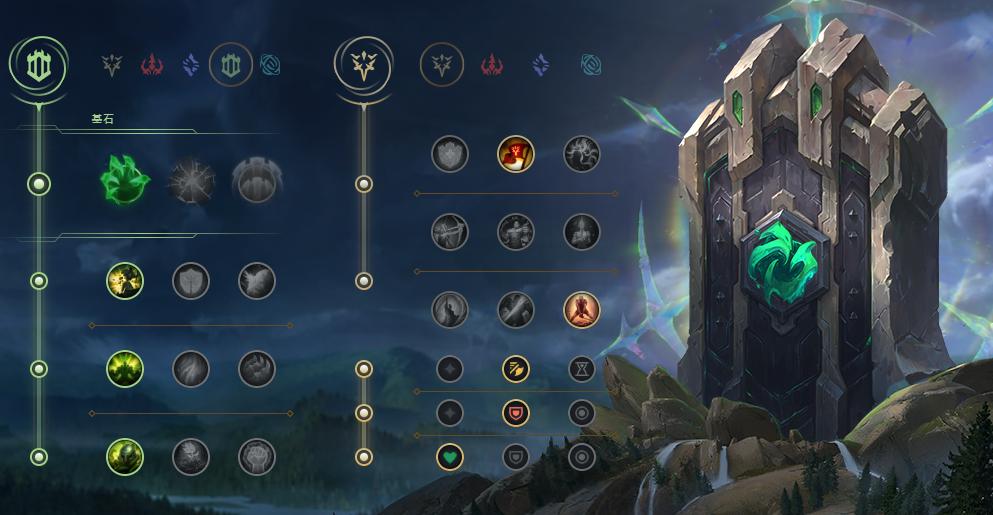Select the Grasp of the Undying keystone
The height and width of the screenshot is (515, 993).
pos(125,182)
